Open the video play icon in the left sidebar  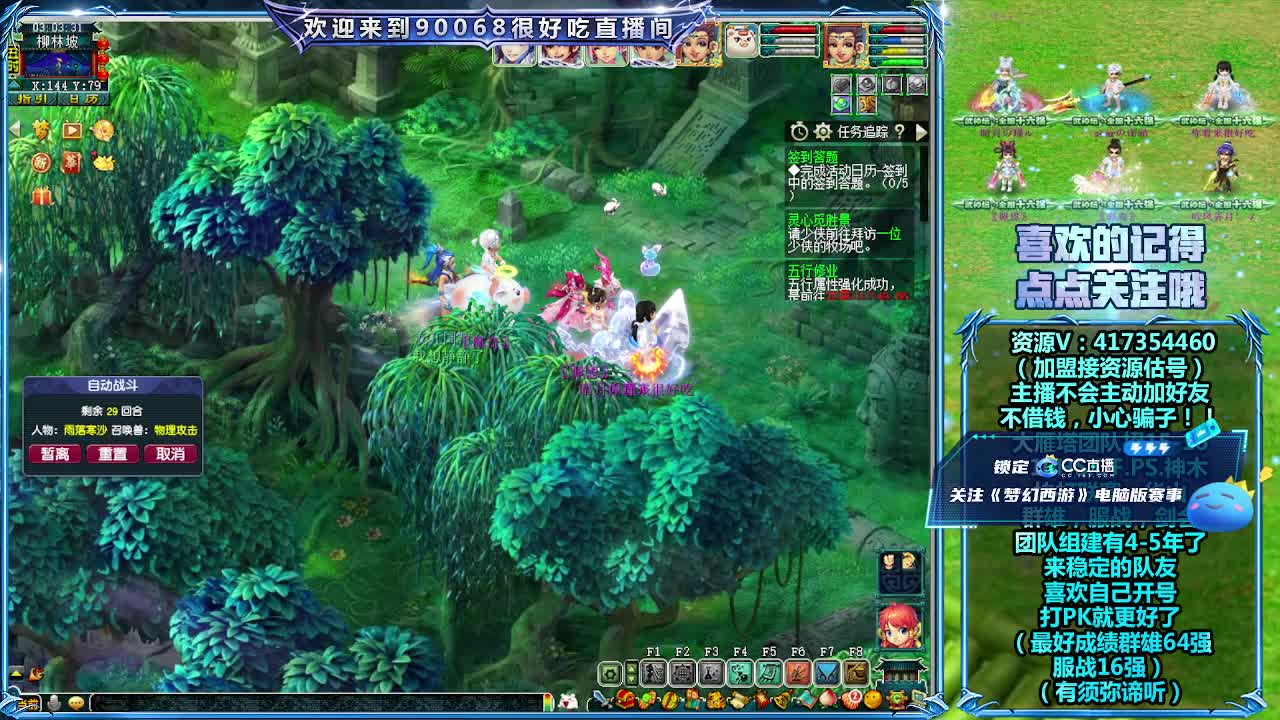[x=71, y=131]
